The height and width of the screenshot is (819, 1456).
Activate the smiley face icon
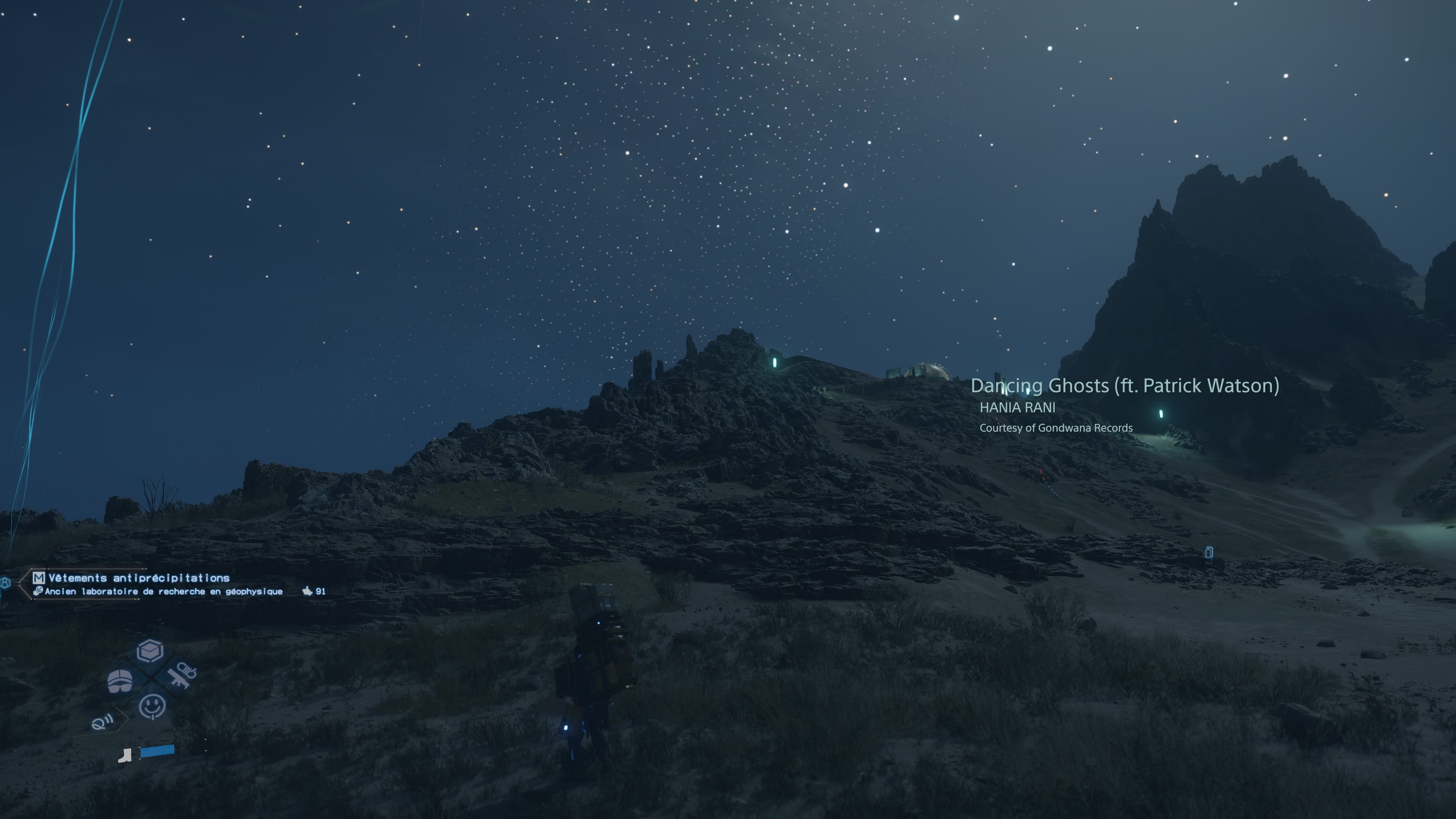coord(152,706)
